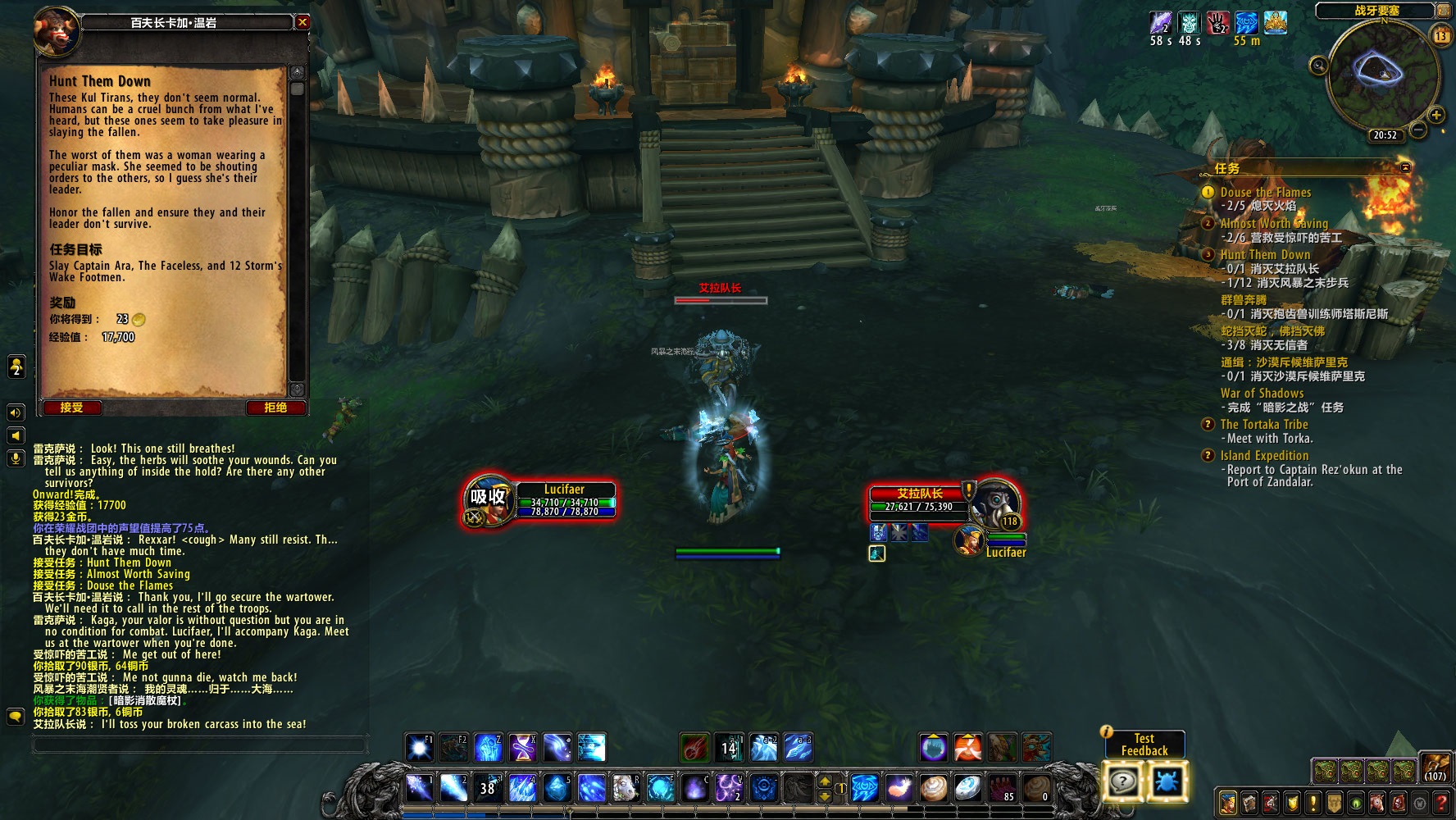This screenshot has width=1456, height=820.
Task: Open the red question mark help button
Action: [1440, 803]
